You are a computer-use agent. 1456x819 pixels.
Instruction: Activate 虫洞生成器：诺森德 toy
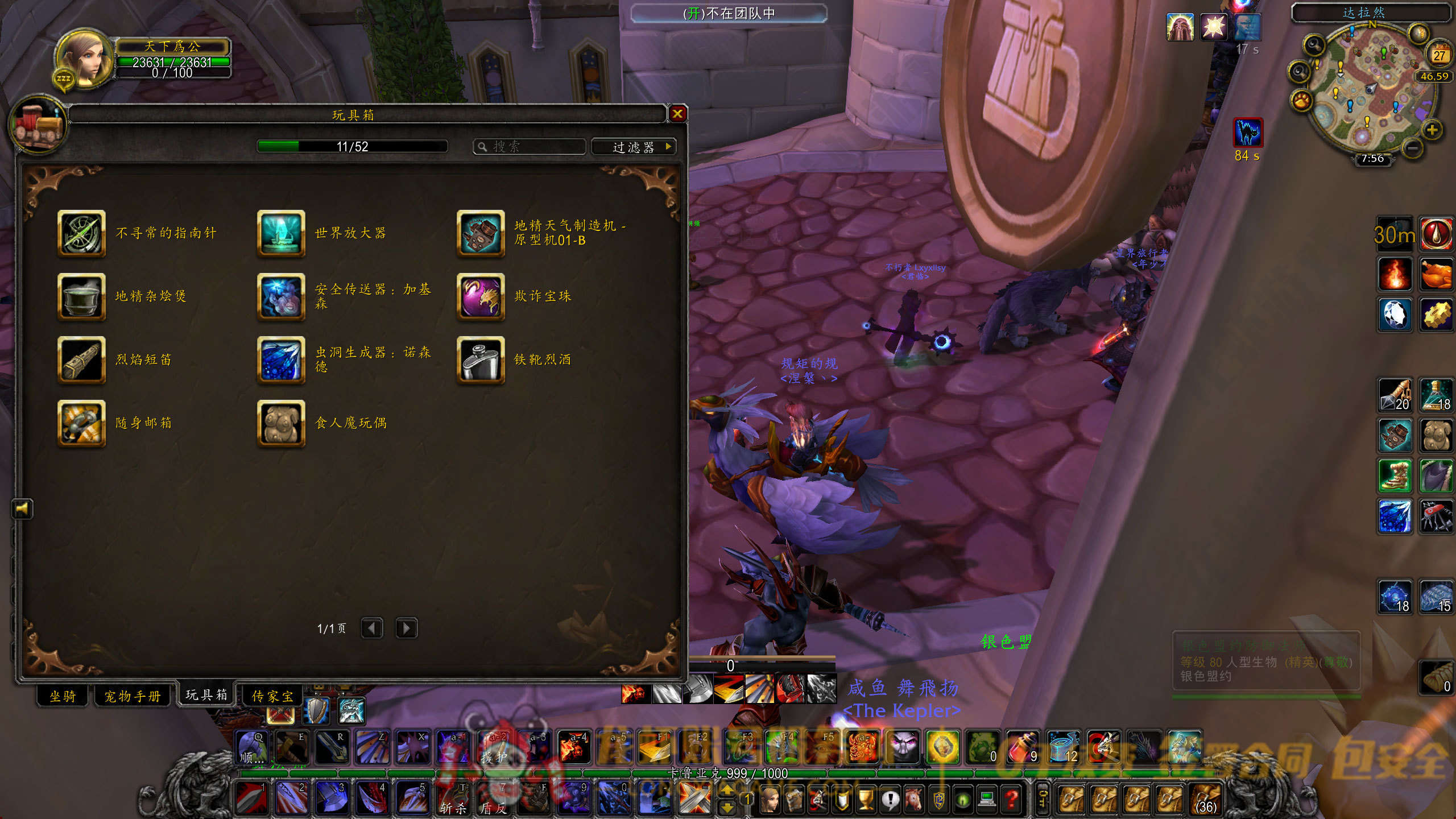(x=281, y=360)
